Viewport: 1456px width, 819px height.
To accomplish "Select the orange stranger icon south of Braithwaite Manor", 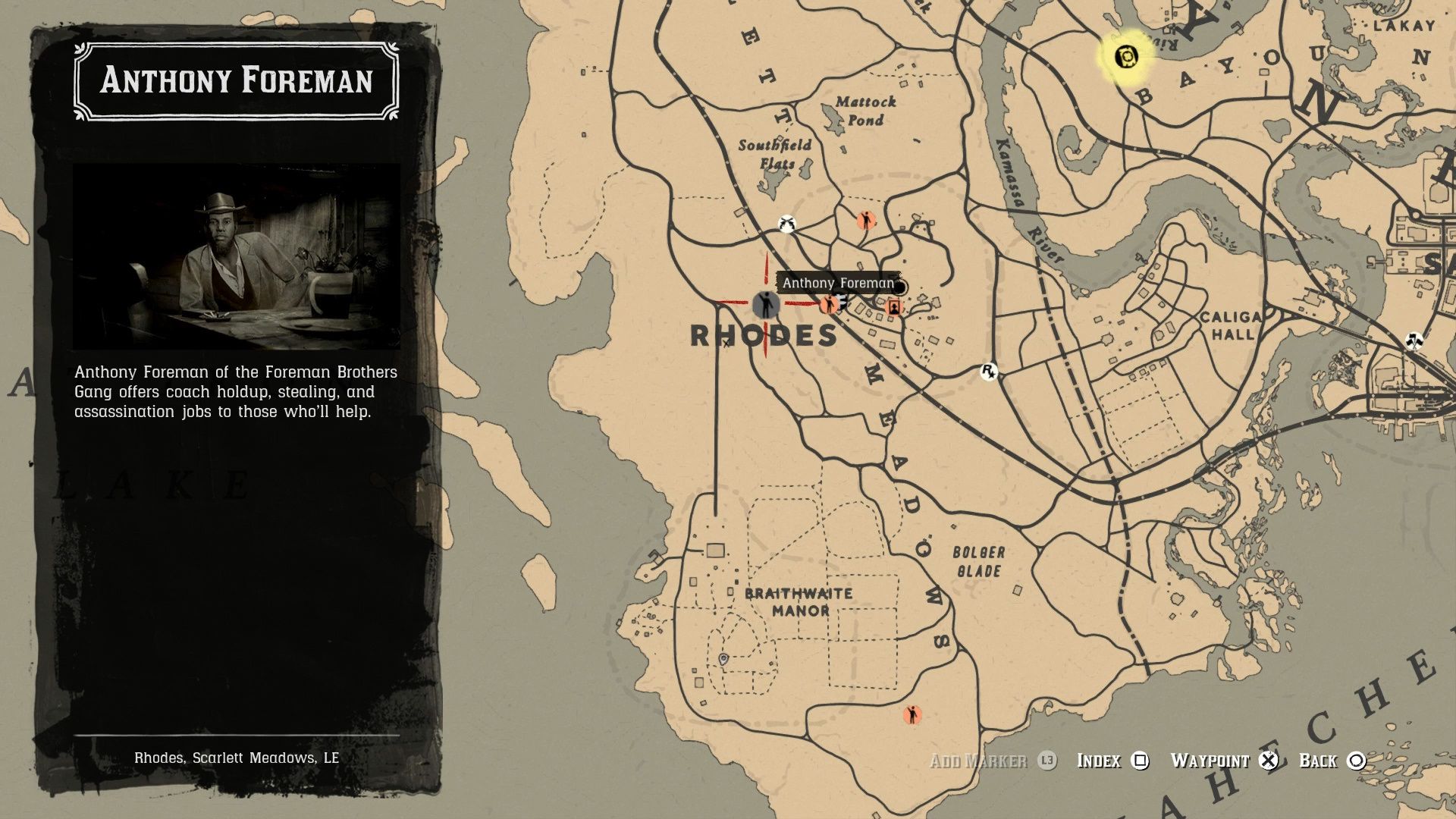I will pyautogui.click(x=912, y=713).
